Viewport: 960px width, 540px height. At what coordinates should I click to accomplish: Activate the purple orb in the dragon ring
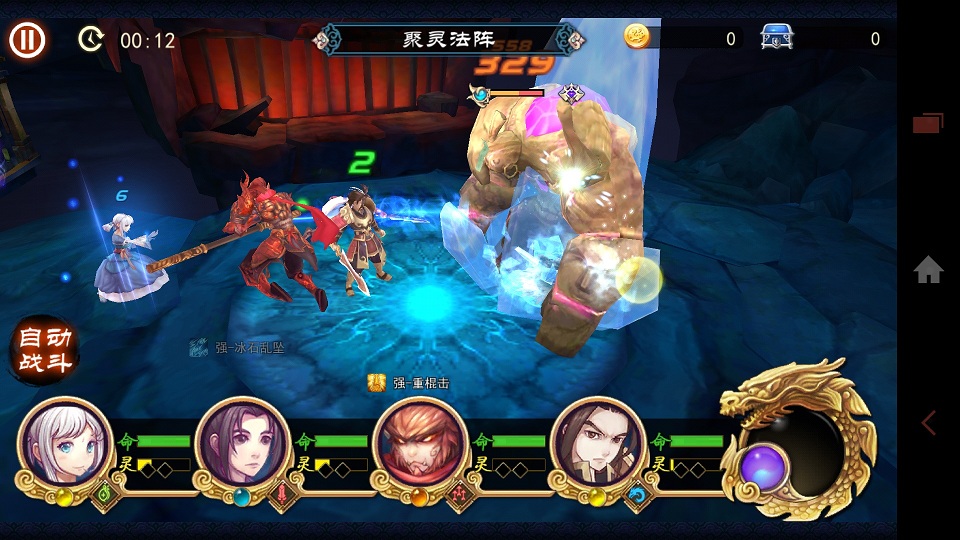765,467
